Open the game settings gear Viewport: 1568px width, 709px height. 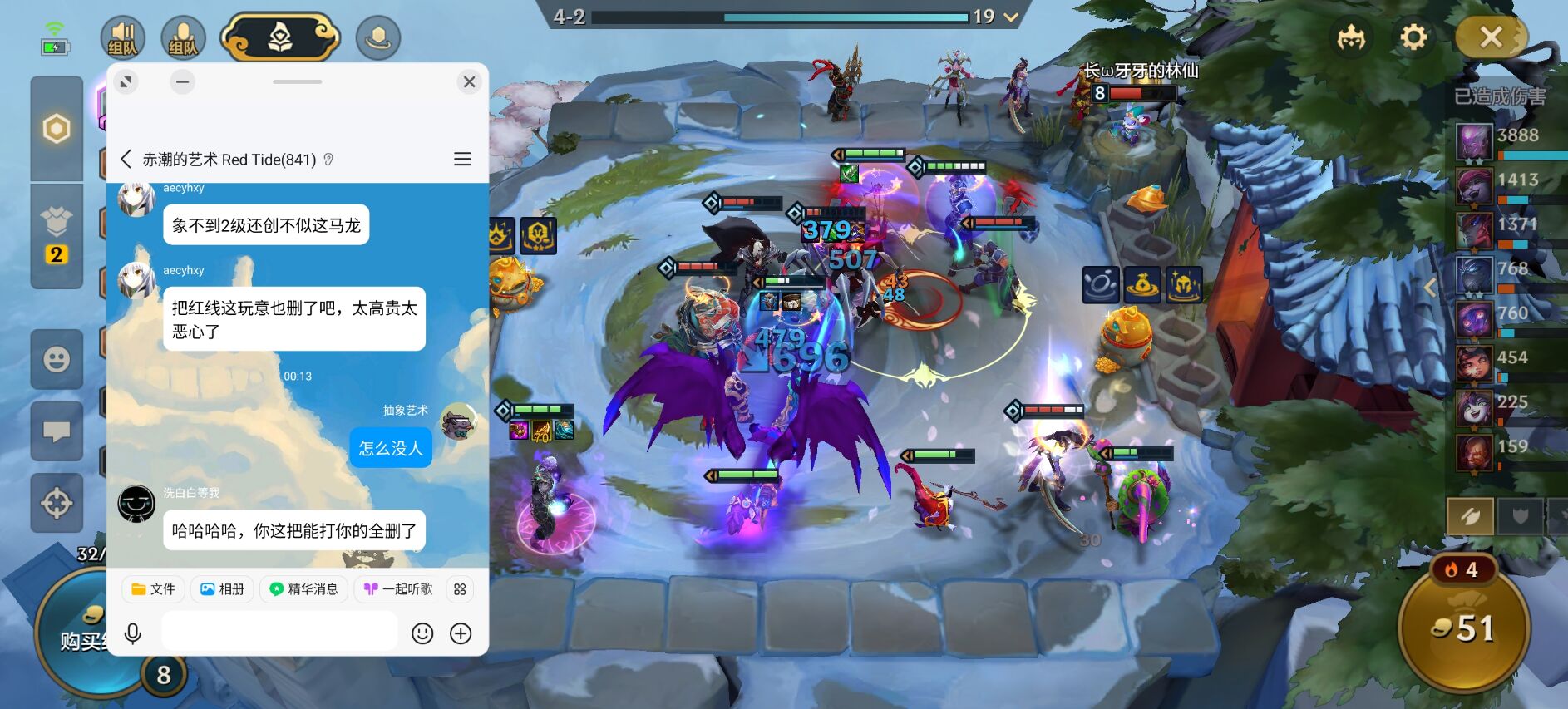(x=1413, y=37)
